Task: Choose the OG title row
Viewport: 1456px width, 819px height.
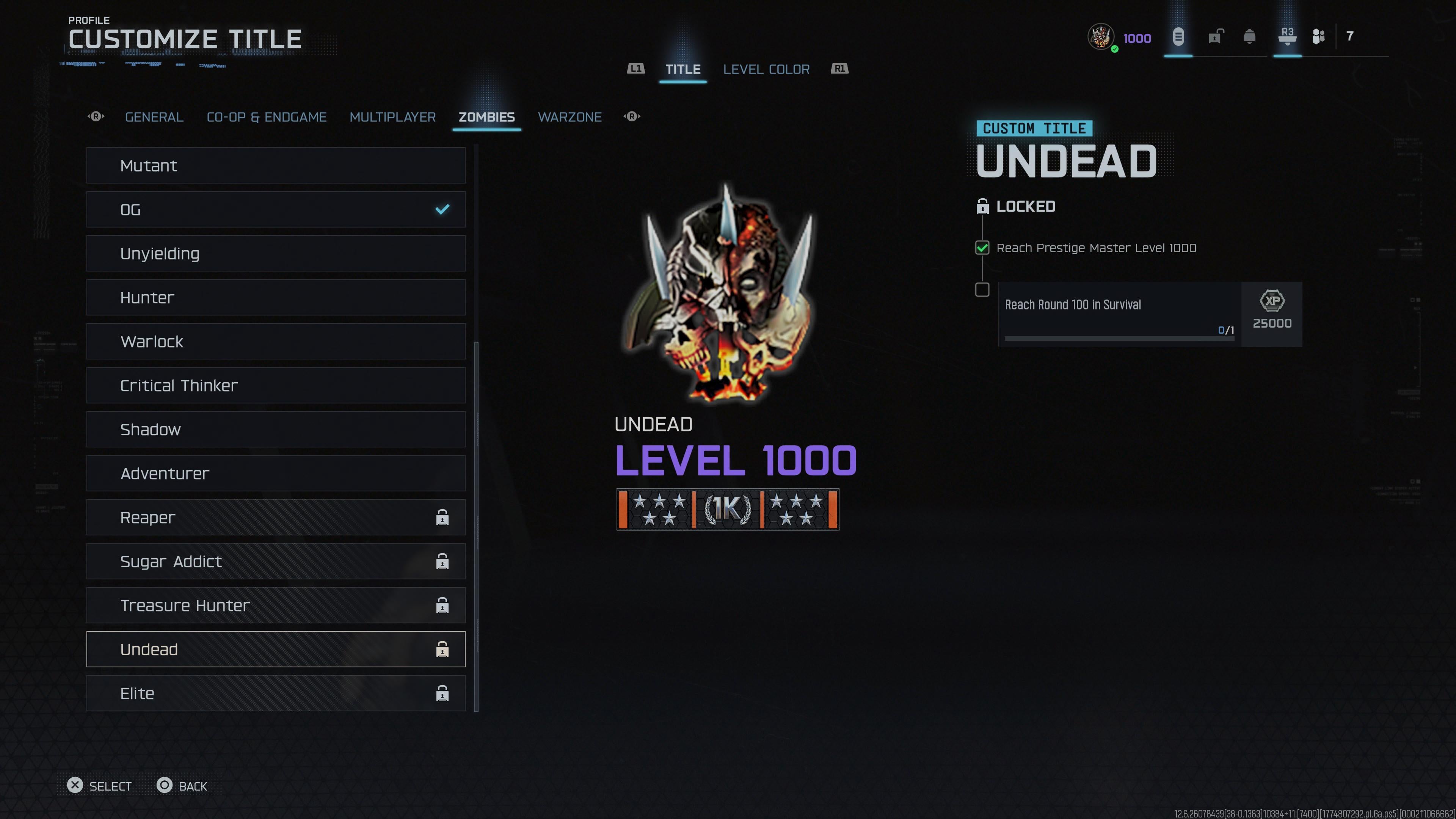Action: [275, 210]
